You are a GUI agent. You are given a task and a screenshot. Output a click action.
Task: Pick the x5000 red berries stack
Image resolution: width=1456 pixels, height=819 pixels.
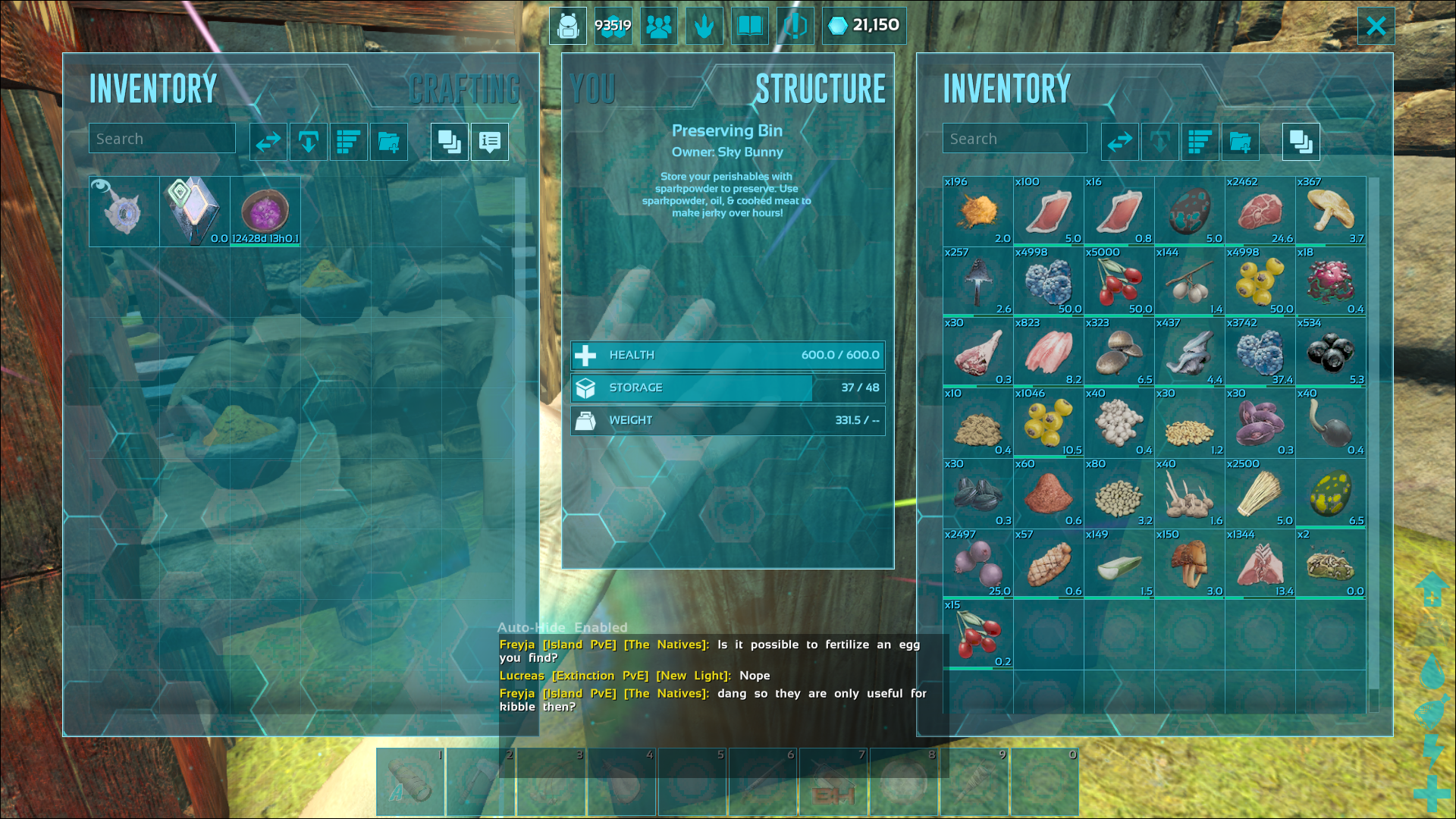[x=1119, y=282]
